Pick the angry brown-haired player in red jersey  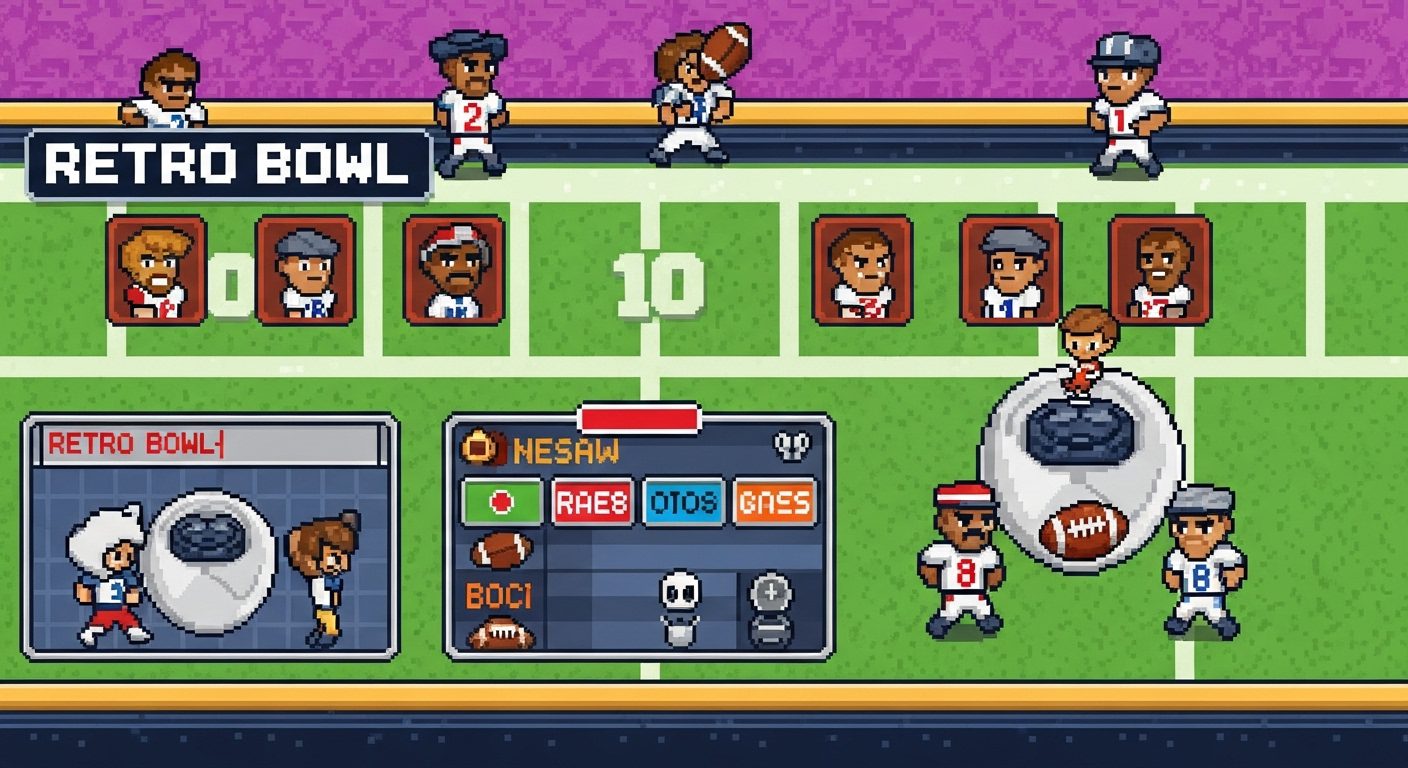point(862,269)
